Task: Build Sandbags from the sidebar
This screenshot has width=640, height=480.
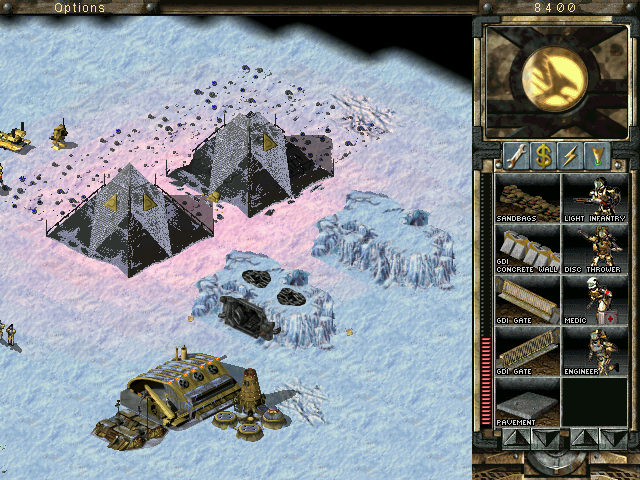Action: click(527, 197)
